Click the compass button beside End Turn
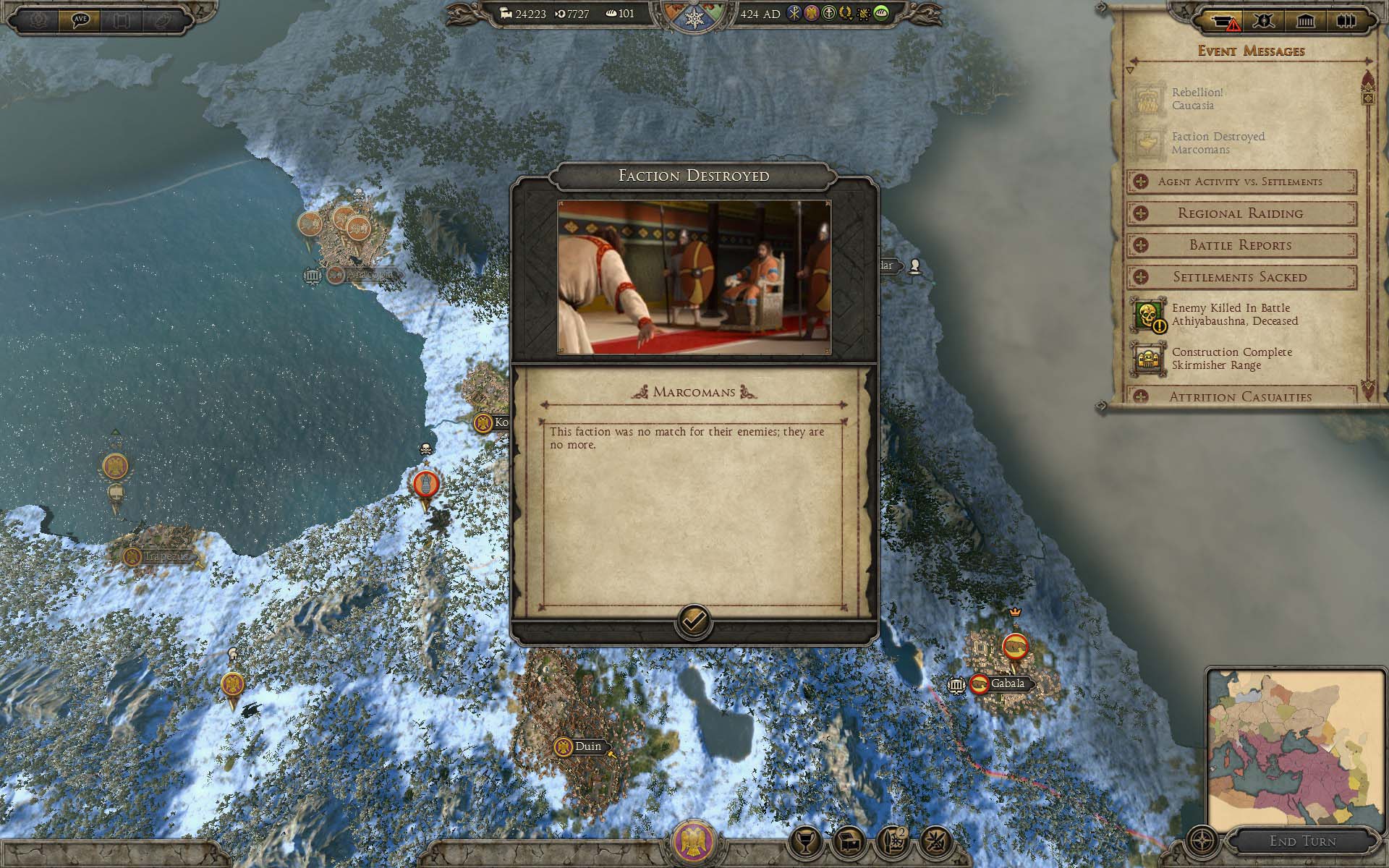Image resolution: width=1389 pixels, height=868 pixels. [x=1202, y=841]
